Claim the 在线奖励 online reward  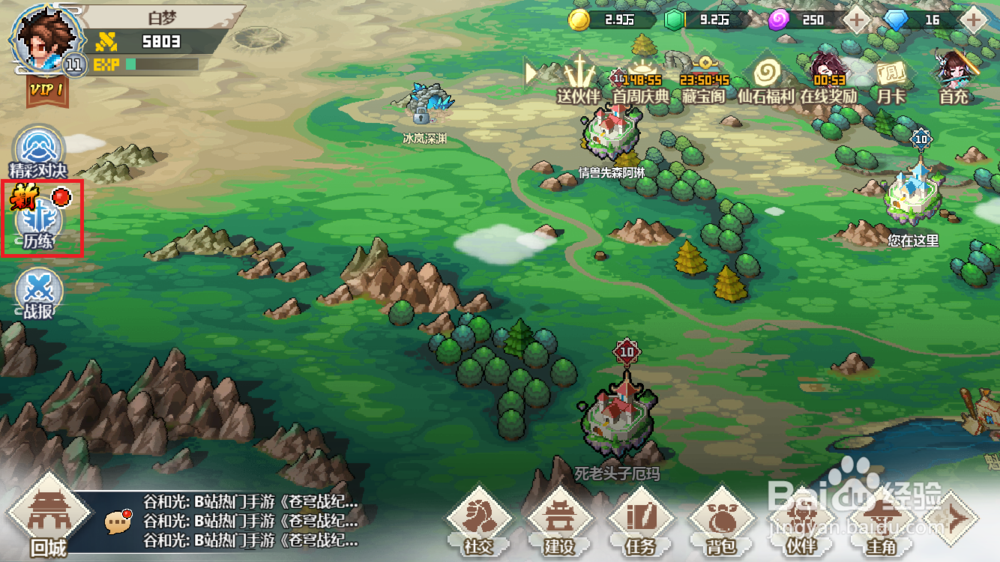828,78
